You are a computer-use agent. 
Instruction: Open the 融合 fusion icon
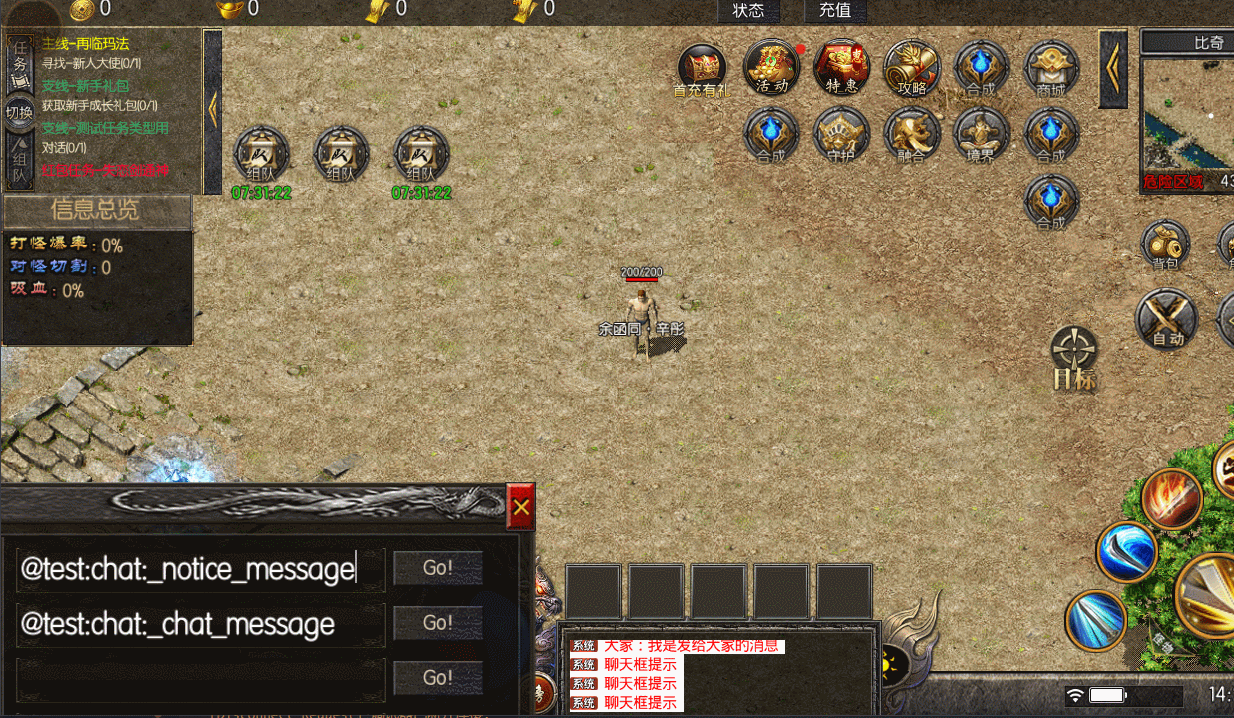(911, 134)
